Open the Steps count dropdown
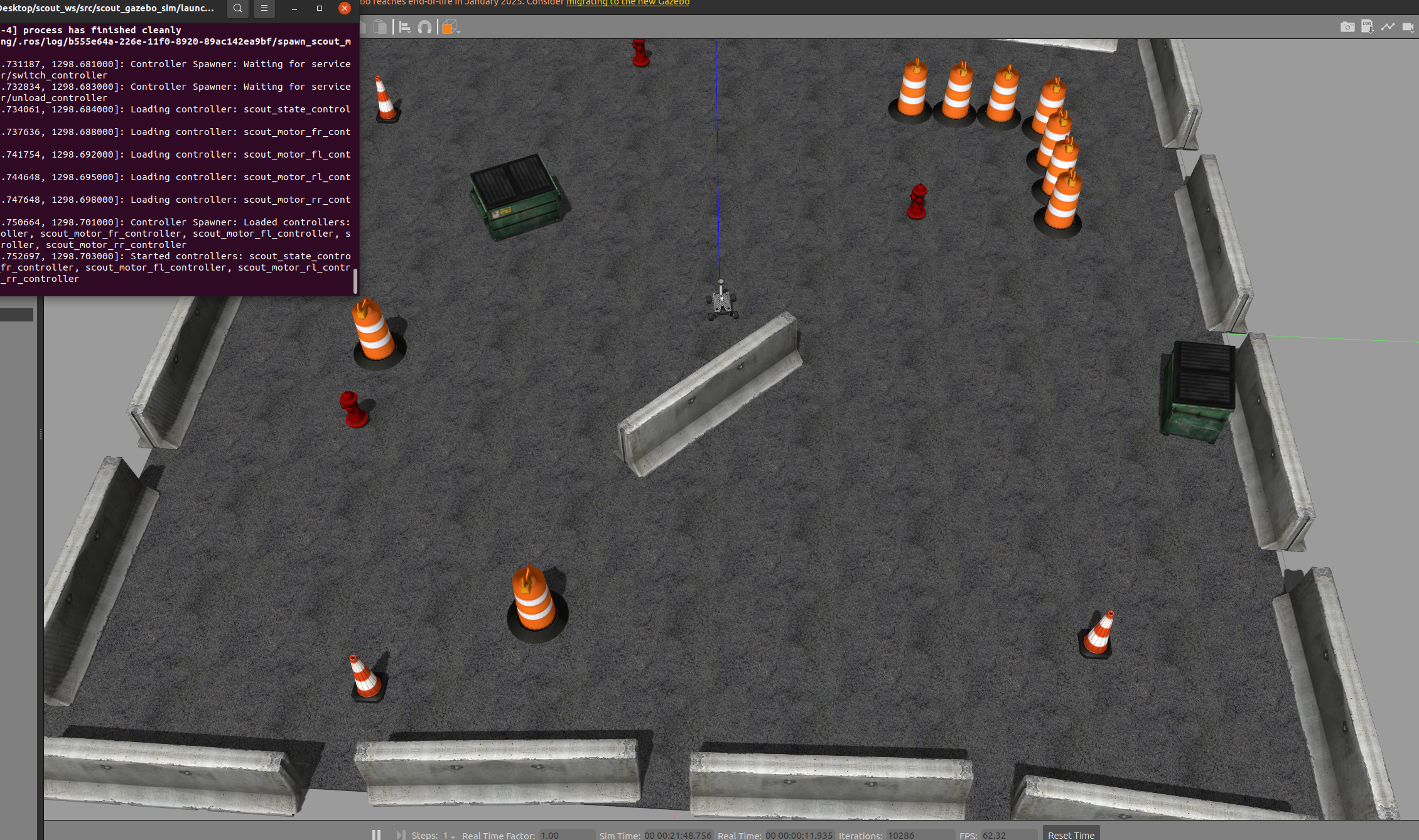 pyautogui.click(x=450, y=836)
